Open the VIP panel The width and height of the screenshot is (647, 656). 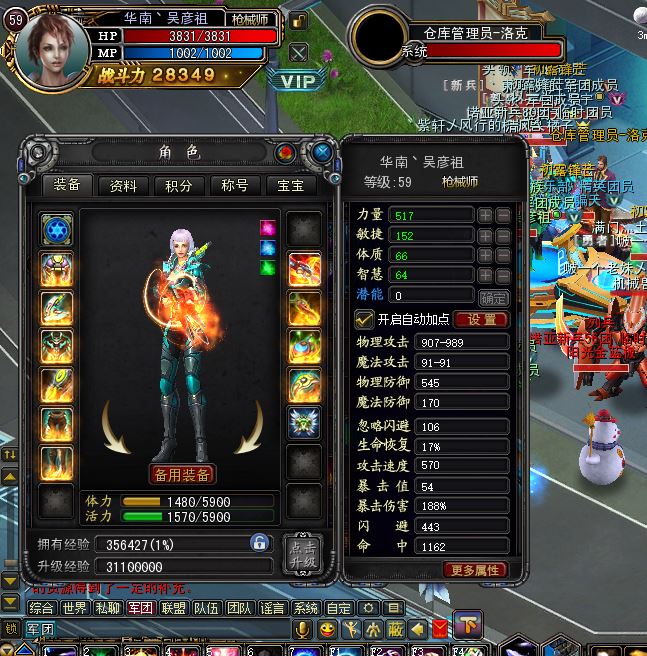click(x=298, y=81)
